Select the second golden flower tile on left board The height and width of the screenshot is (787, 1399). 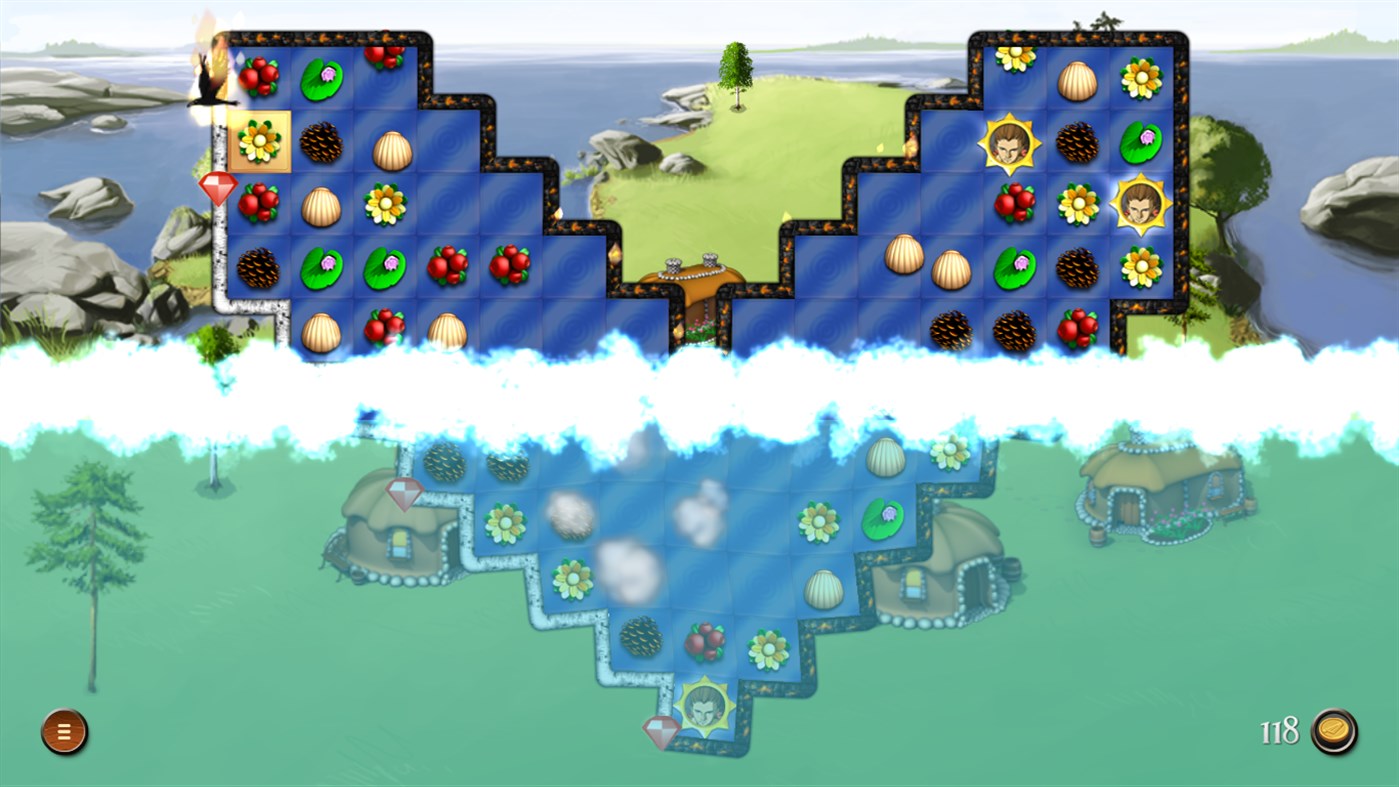[384, 204]
